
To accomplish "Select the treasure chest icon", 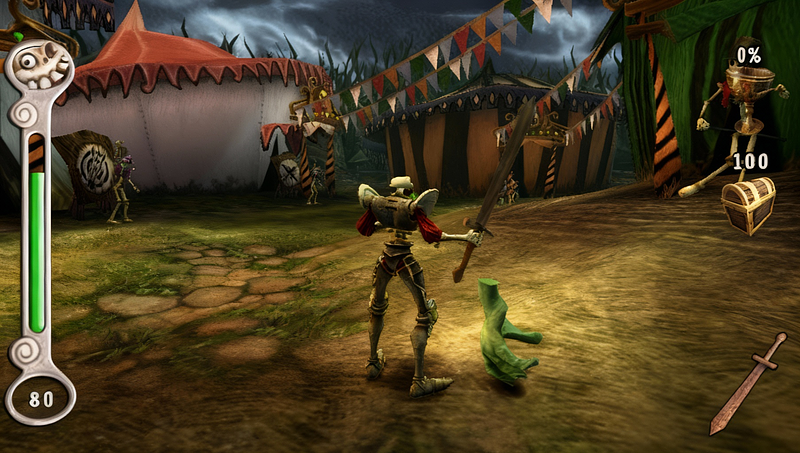I will pyautogui.click(x=749, y=204).
